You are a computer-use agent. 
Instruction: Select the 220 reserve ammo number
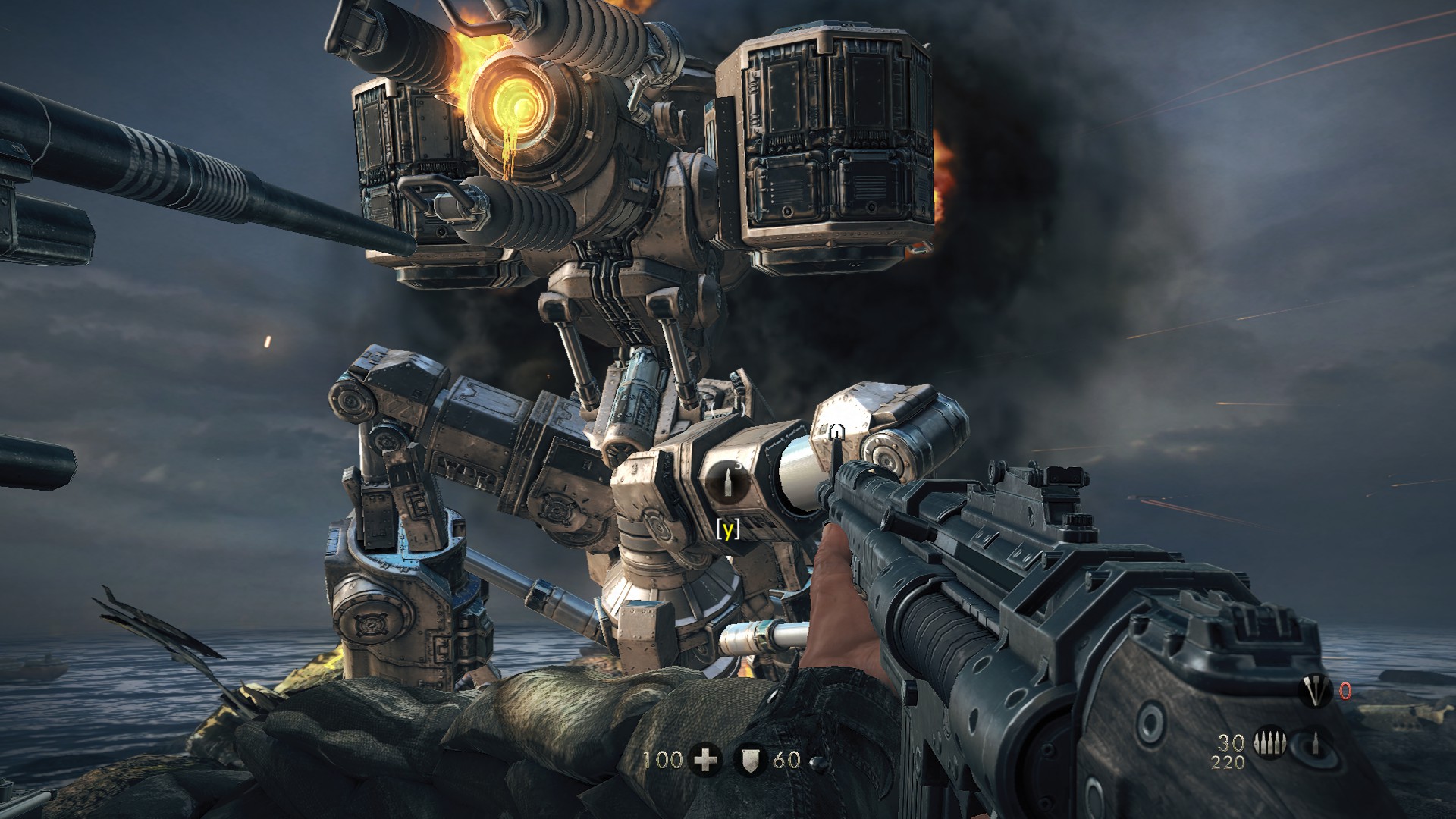[1228, 762]
